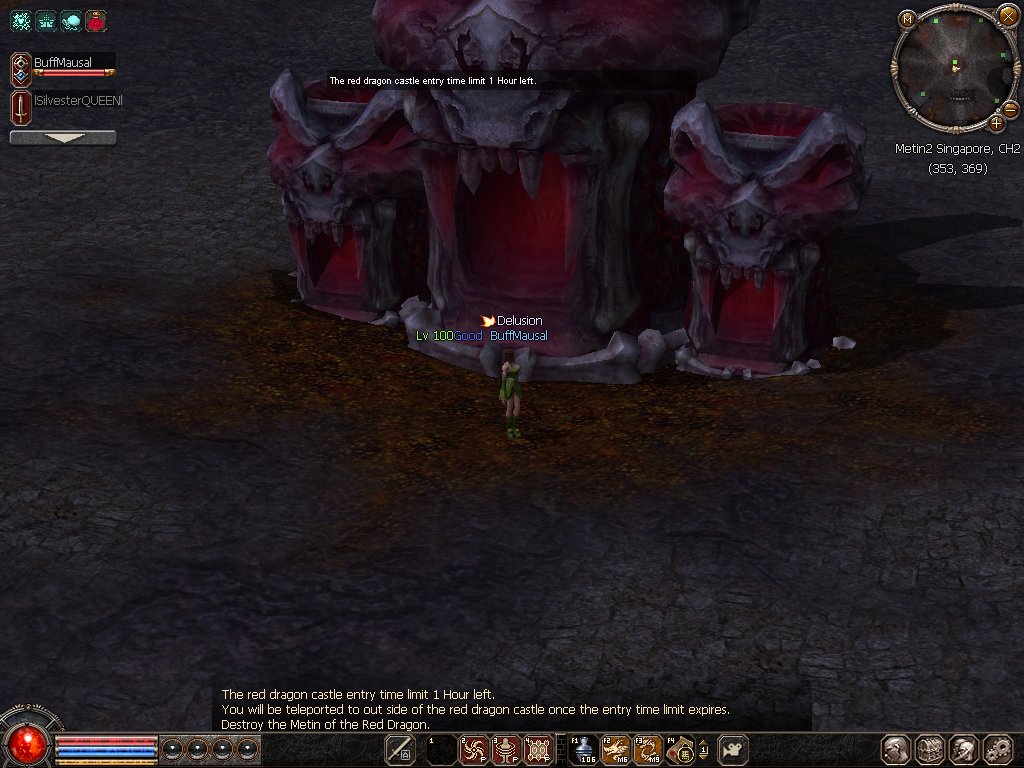The height and width of the screenshot is (768, 1024).
Task: Activate the dragon skill in the F2 slot
Action: click(615, 749)
